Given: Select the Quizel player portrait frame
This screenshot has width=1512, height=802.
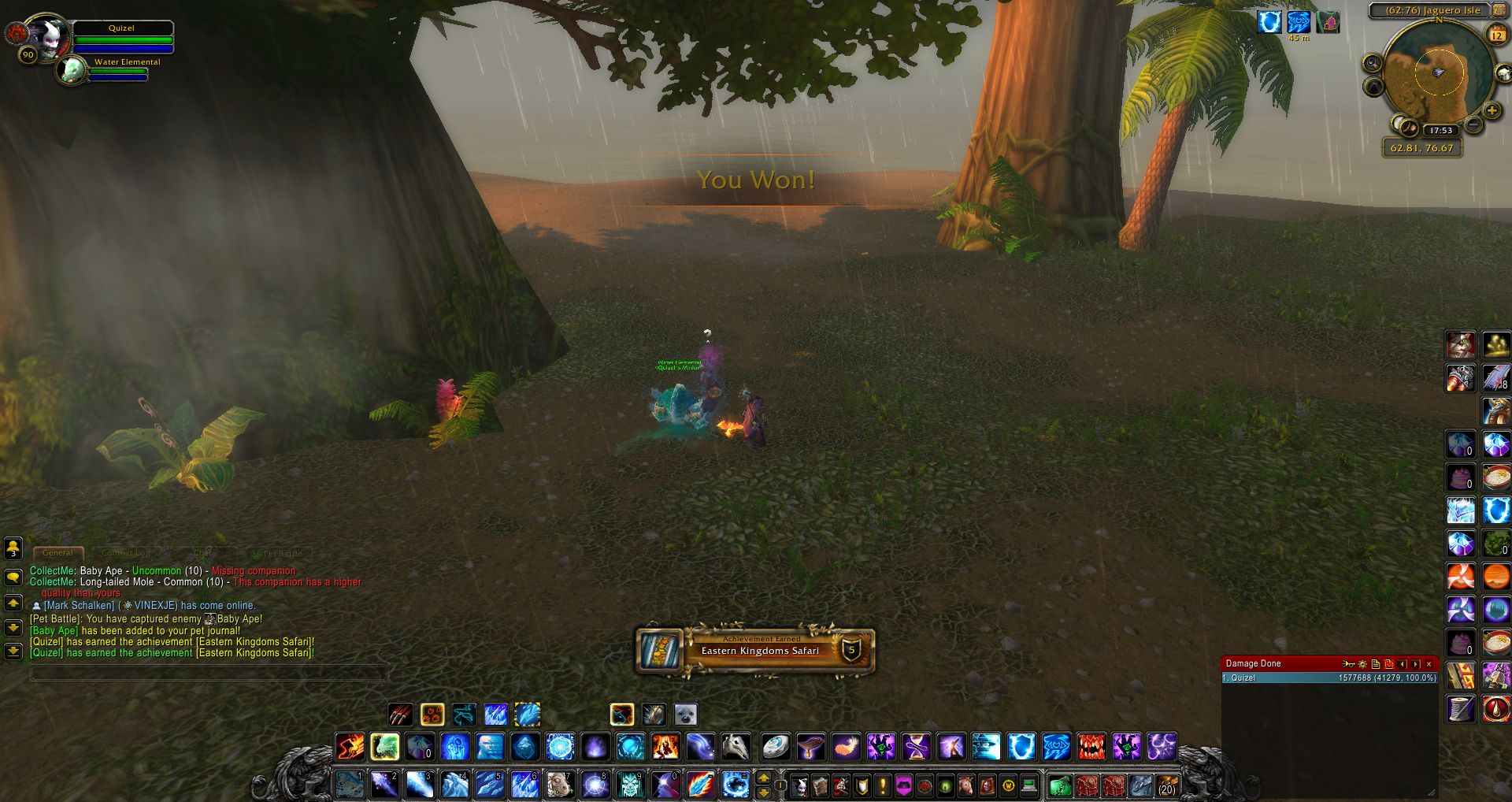Looking at the screenshot, I should click(x=49, y=36).
